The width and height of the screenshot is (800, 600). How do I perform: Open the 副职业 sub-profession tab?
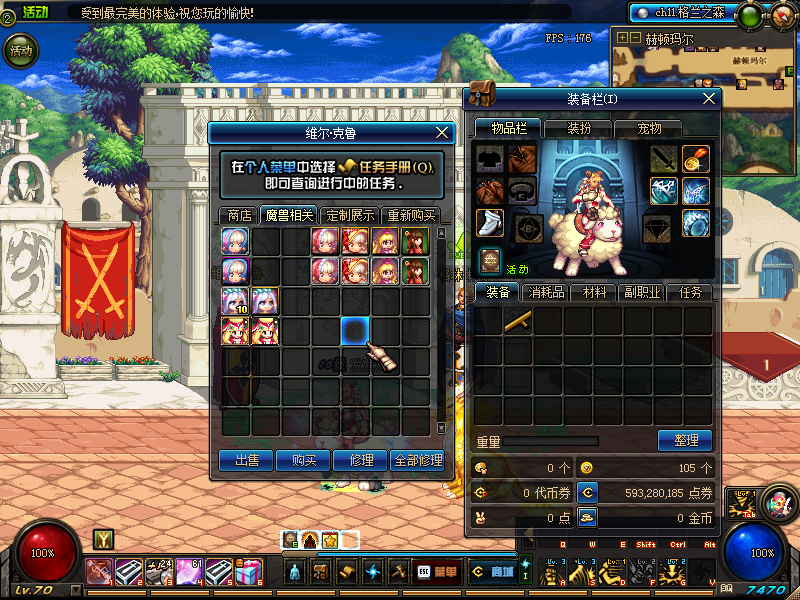point(643,293)
